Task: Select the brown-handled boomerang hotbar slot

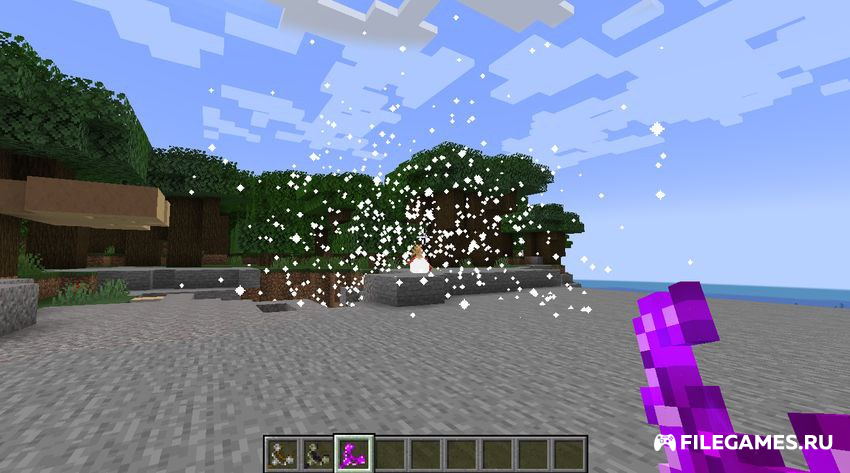Action: click(x=282, y=451)
